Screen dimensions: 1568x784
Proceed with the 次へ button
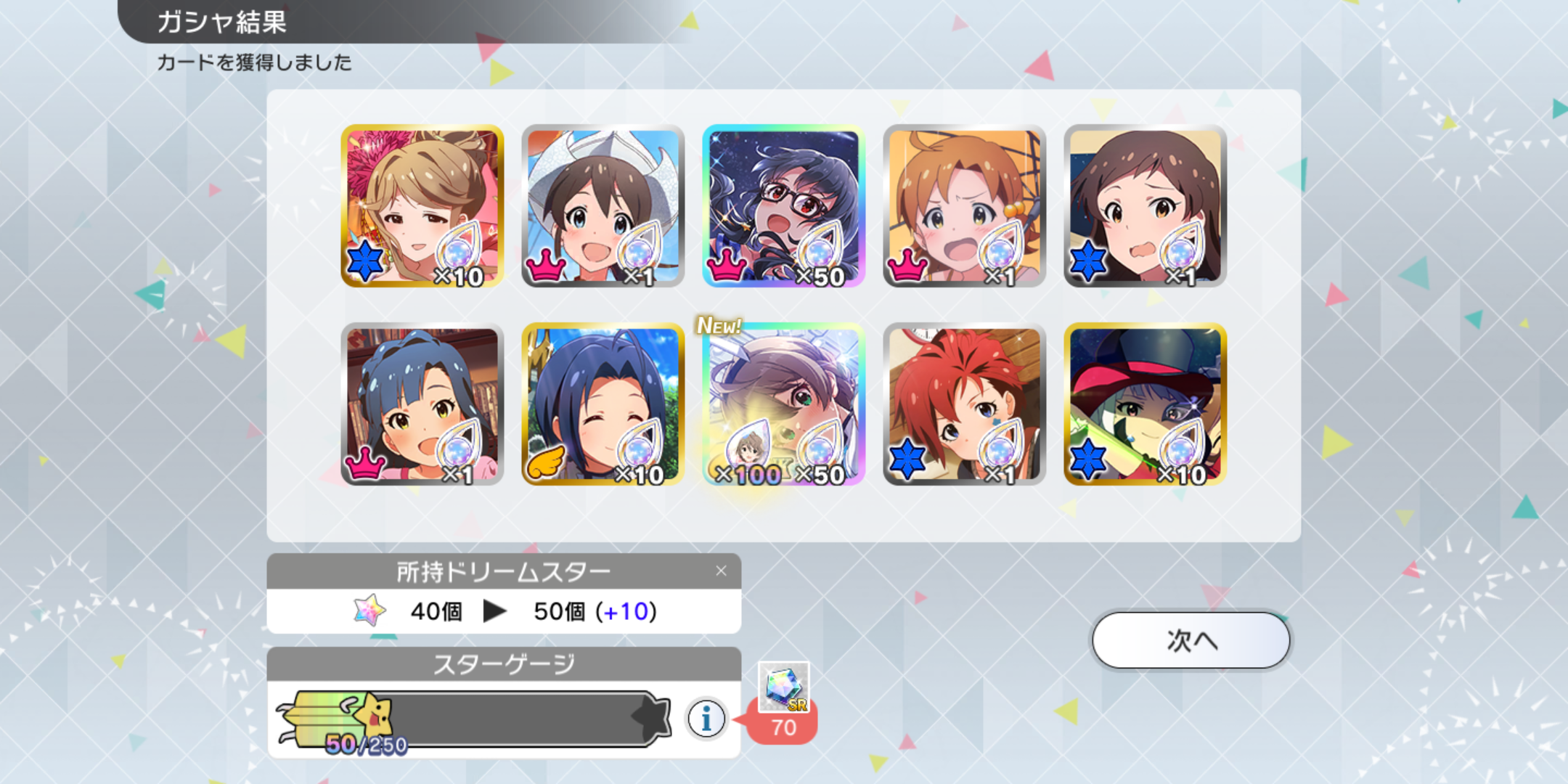1191,640
